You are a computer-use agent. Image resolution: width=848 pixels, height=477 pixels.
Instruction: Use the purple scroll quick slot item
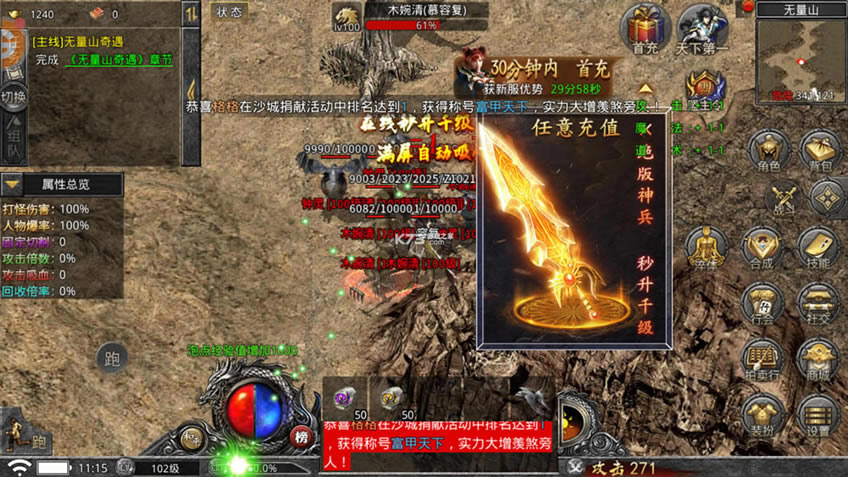click(343, 400)
